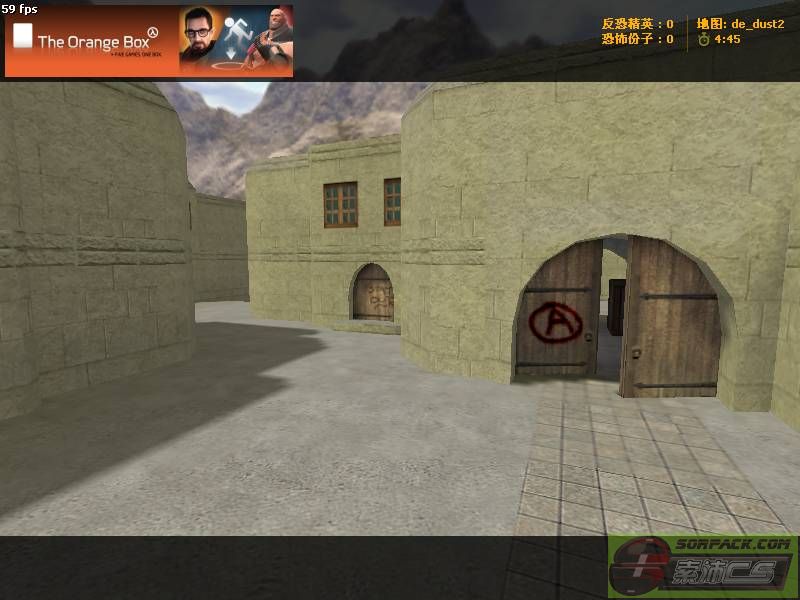Click the SORPACK.COM logo watermark
This screenshot has width=800, height=600.
[x=702, y=566]
